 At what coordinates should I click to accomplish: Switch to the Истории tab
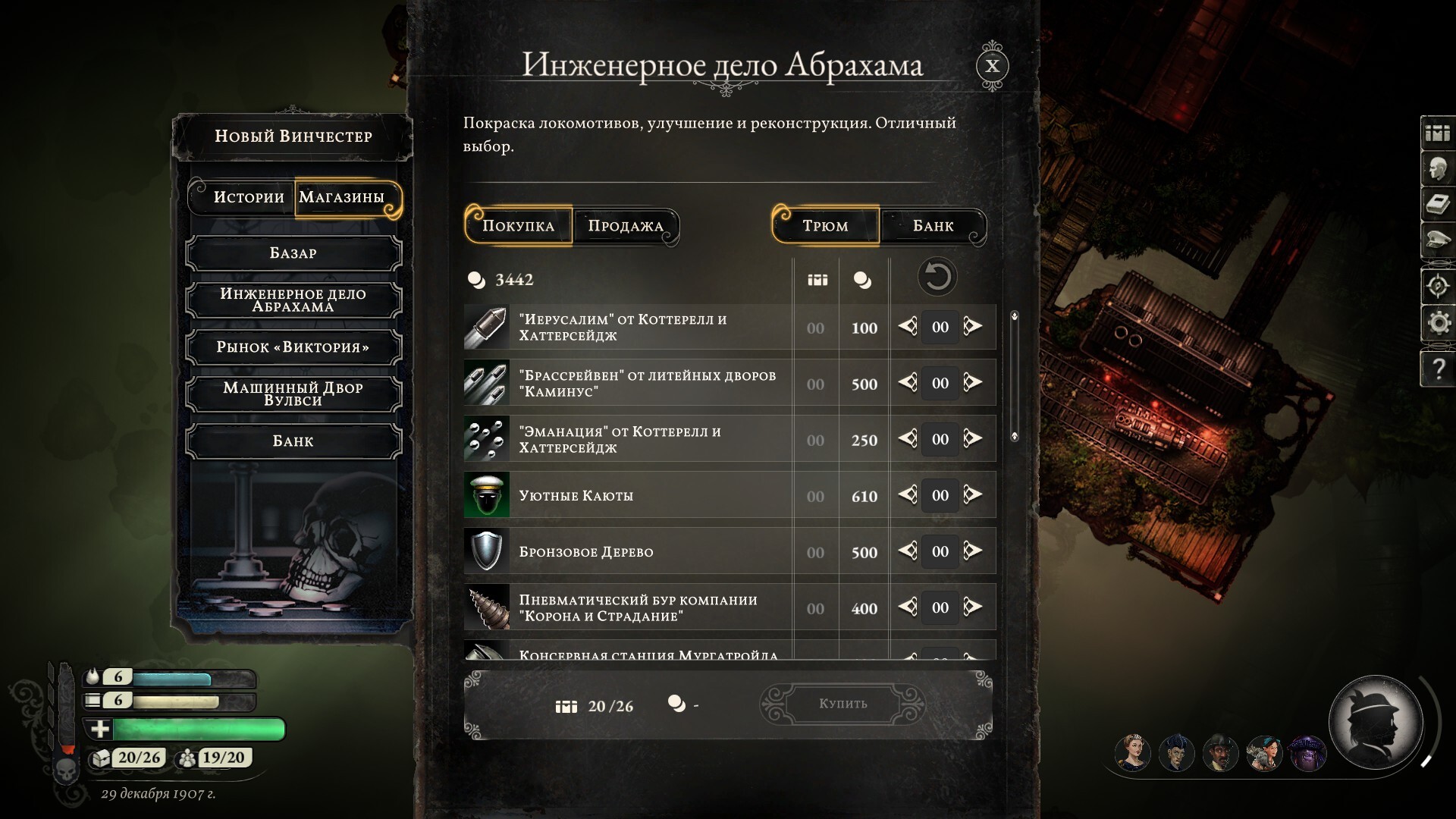pyautogui.click(x=249, y=197)
